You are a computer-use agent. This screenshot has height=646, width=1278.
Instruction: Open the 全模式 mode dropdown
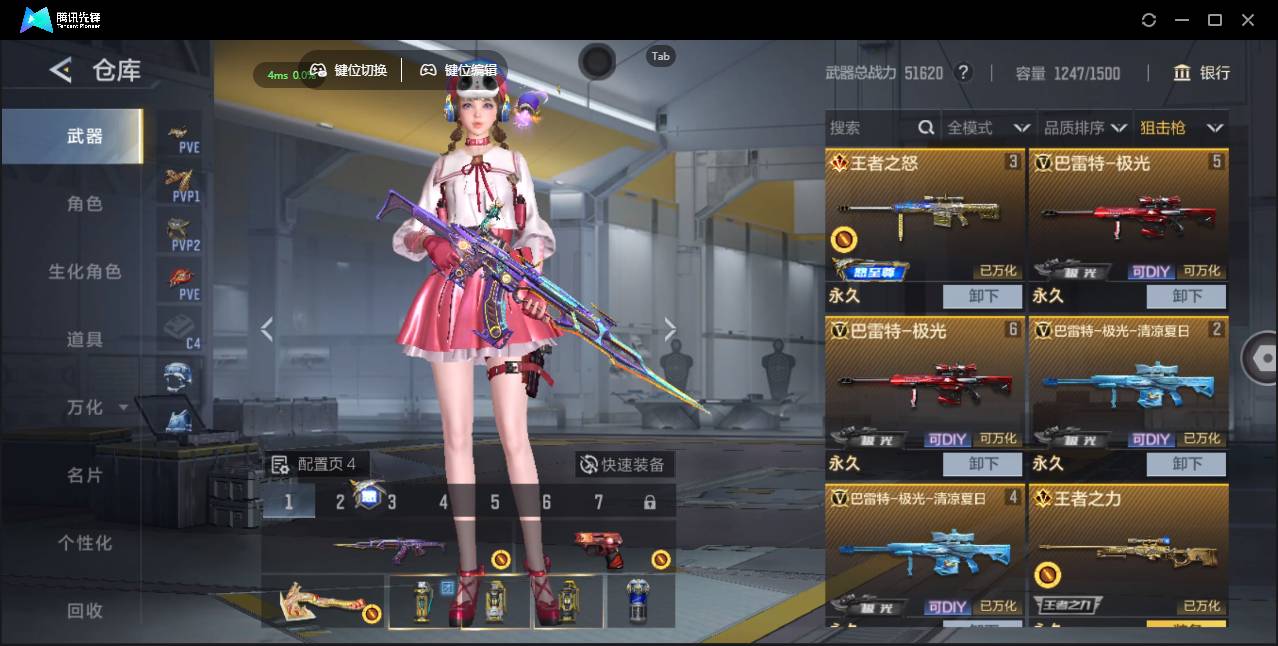(988, 128)
